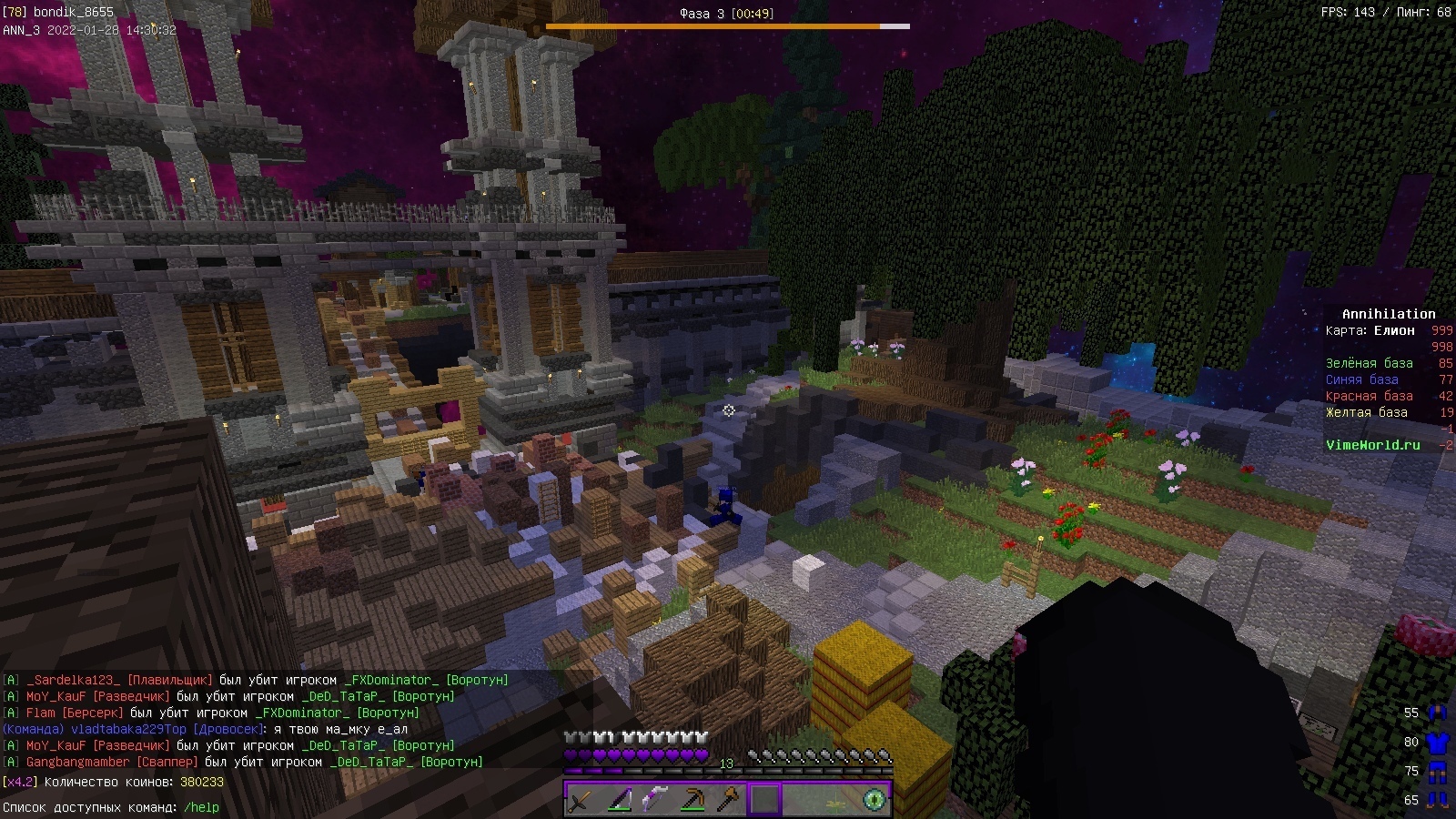Click the blue leggings armor icon

(1438, 771)
